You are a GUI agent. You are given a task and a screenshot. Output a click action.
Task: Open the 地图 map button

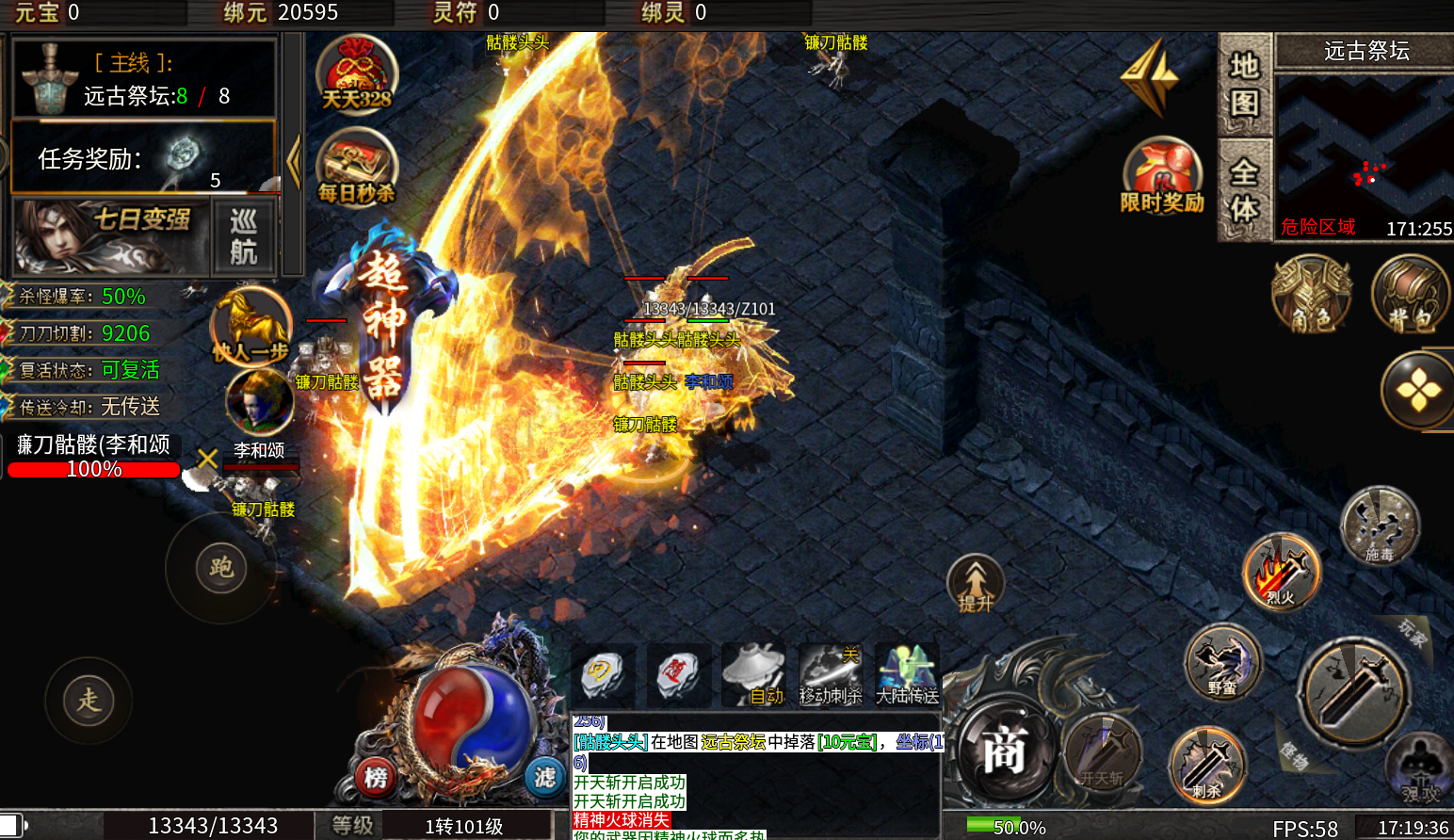pyautogui.click(x=1244, y=84)
